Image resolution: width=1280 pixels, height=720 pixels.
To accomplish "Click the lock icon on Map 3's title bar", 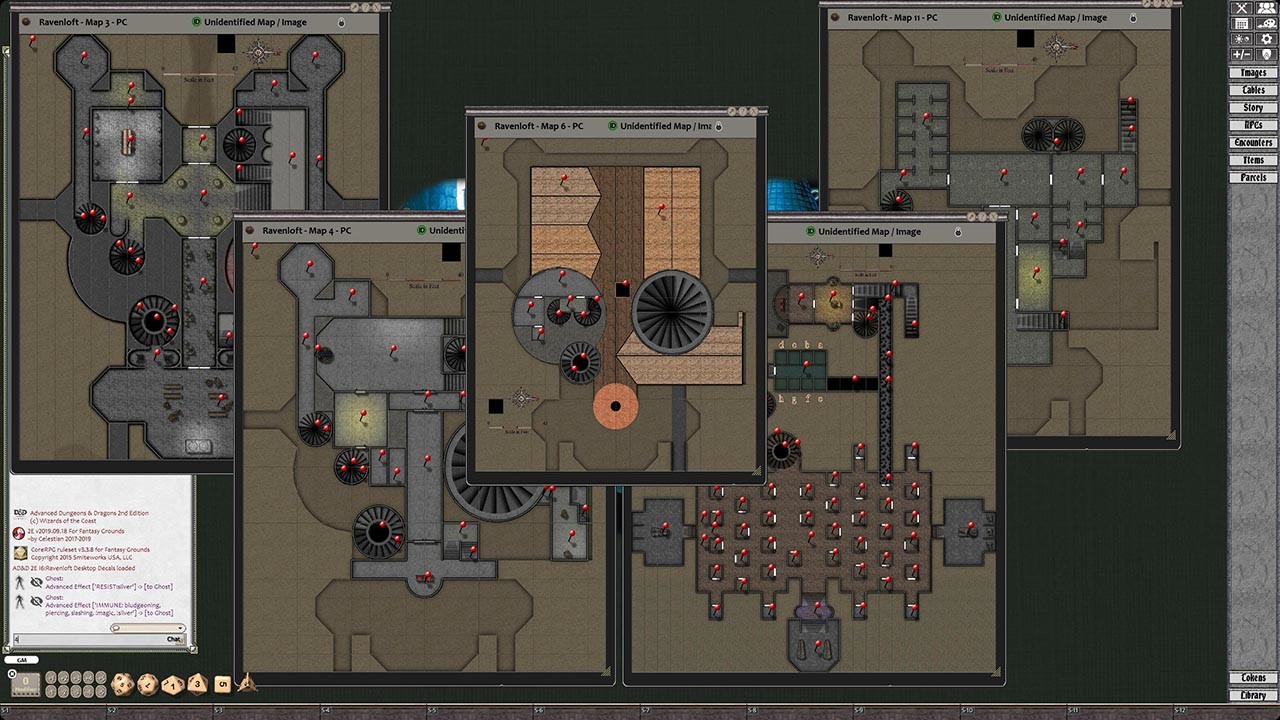I will click(x=341, y=24).
